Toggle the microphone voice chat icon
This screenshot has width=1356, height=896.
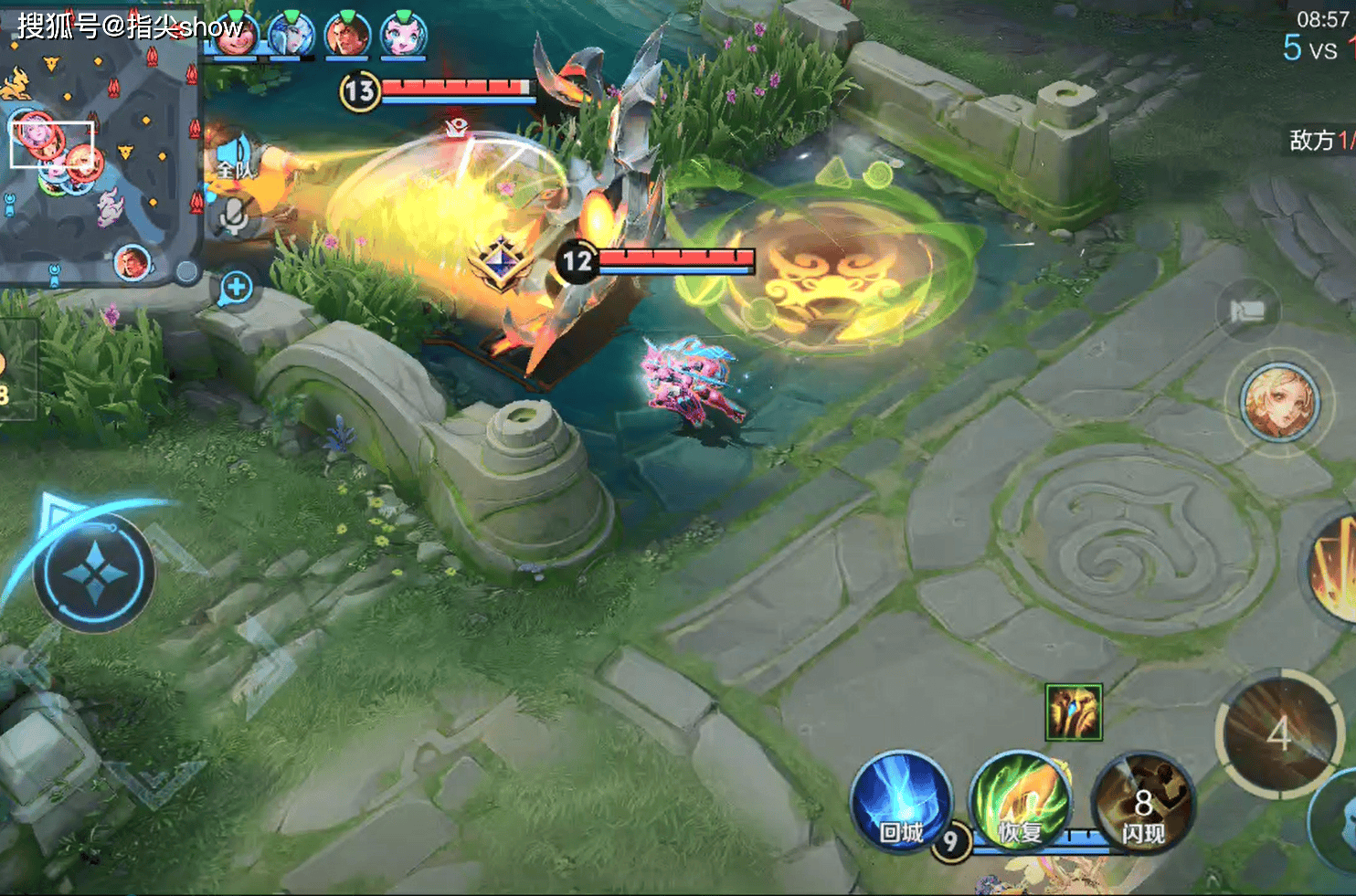pos(235,216)
